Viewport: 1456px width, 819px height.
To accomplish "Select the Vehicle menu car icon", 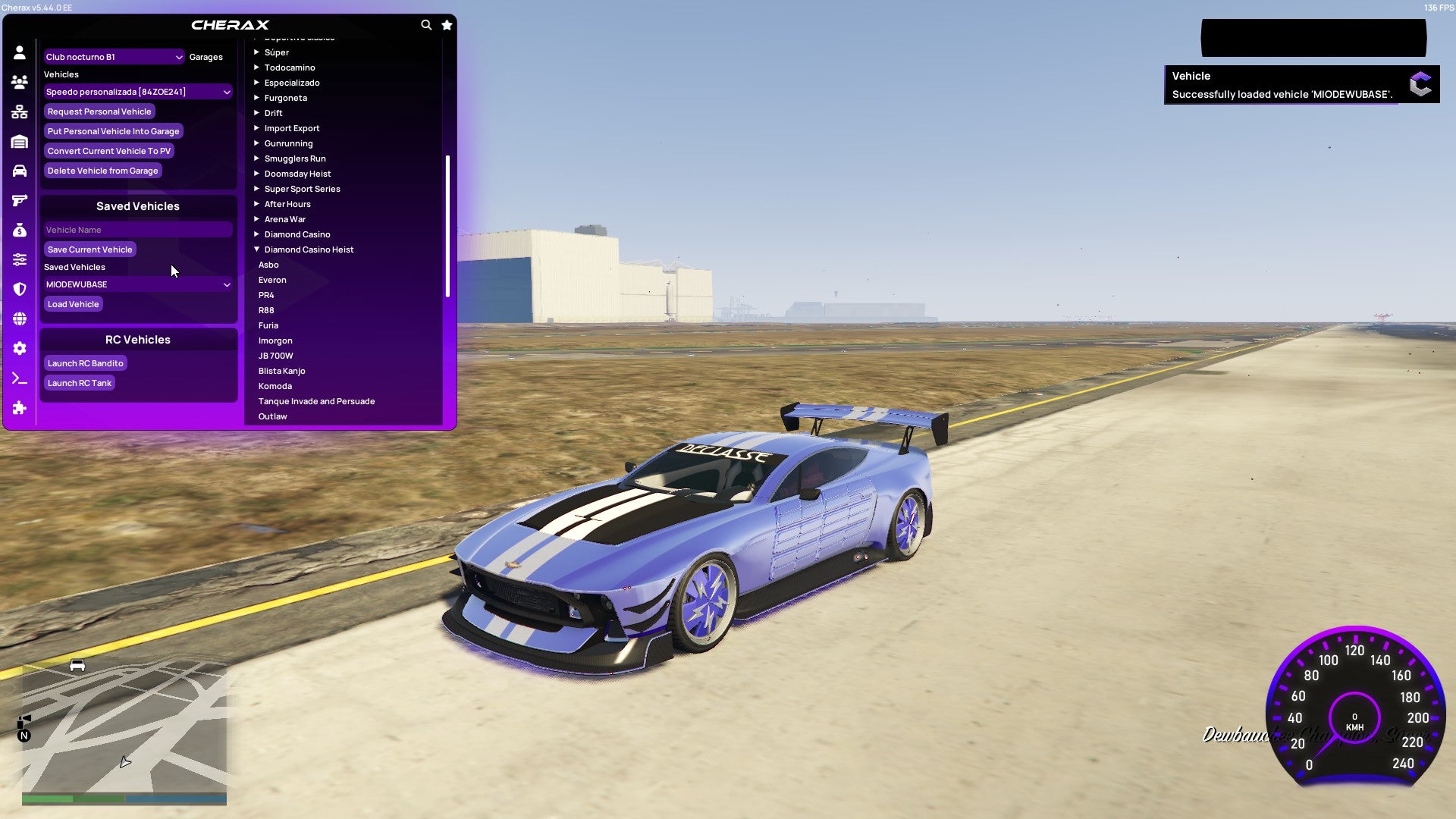I will [20, 170].
